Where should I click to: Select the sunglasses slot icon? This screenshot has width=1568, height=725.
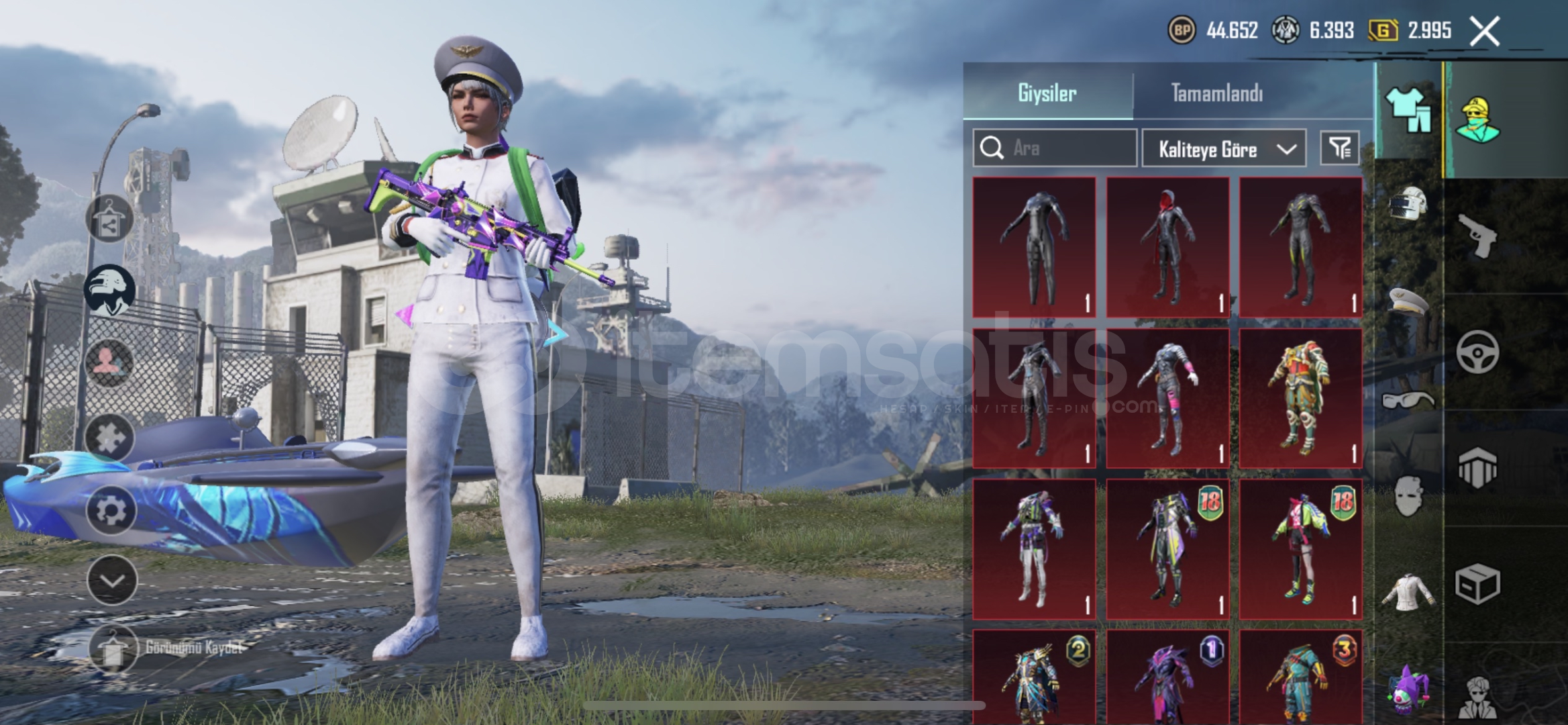(x=1408, y=401)
